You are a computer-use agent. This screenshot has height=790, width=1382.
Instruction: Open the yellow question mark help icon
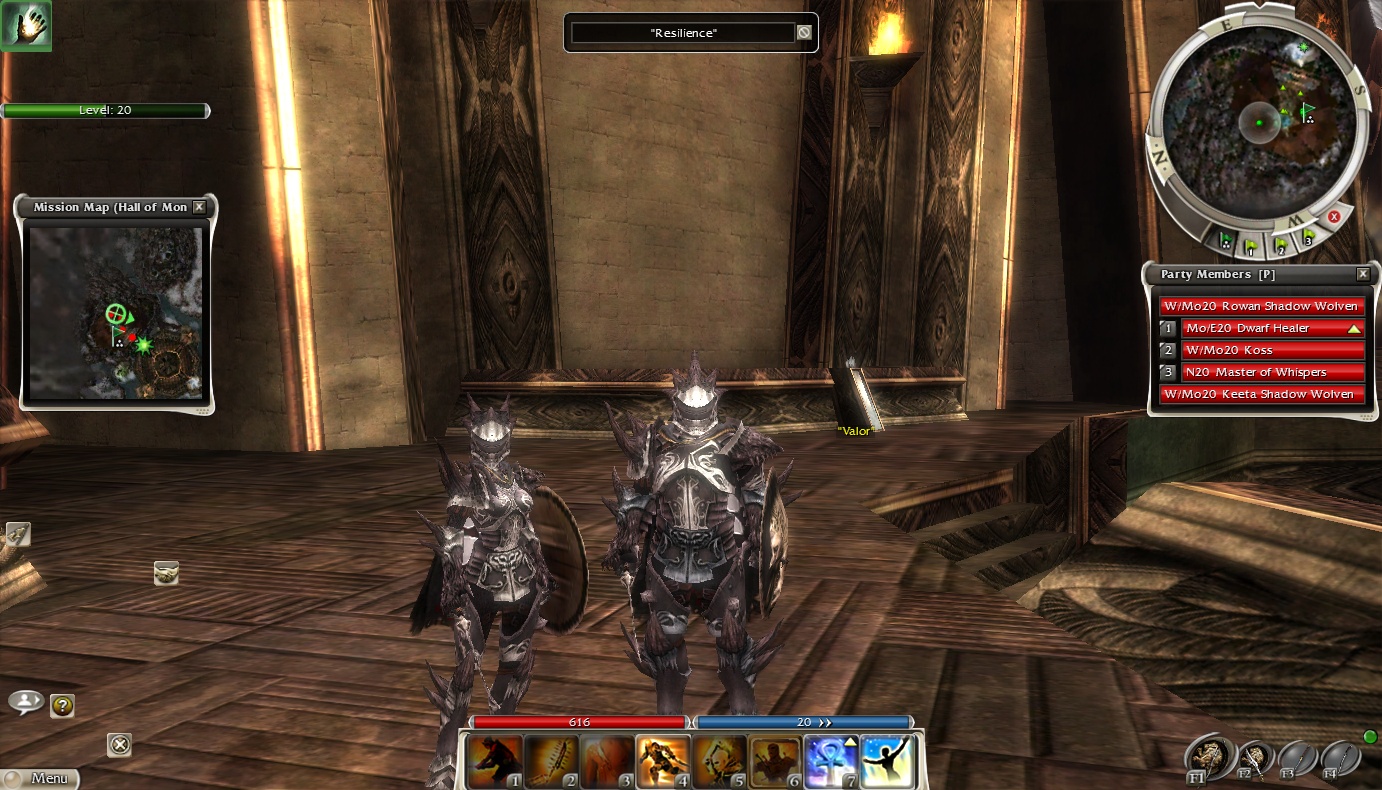tap(62, 706)
